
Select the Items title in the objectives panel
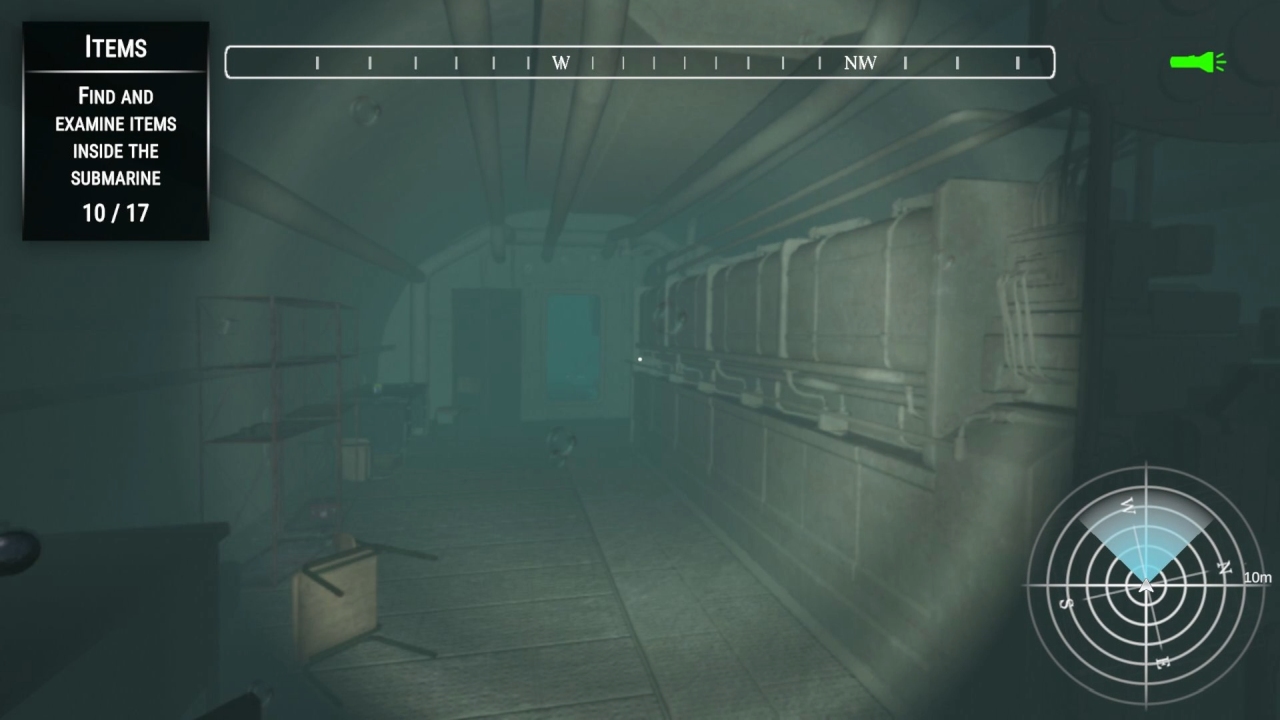(x=115, y=47)
